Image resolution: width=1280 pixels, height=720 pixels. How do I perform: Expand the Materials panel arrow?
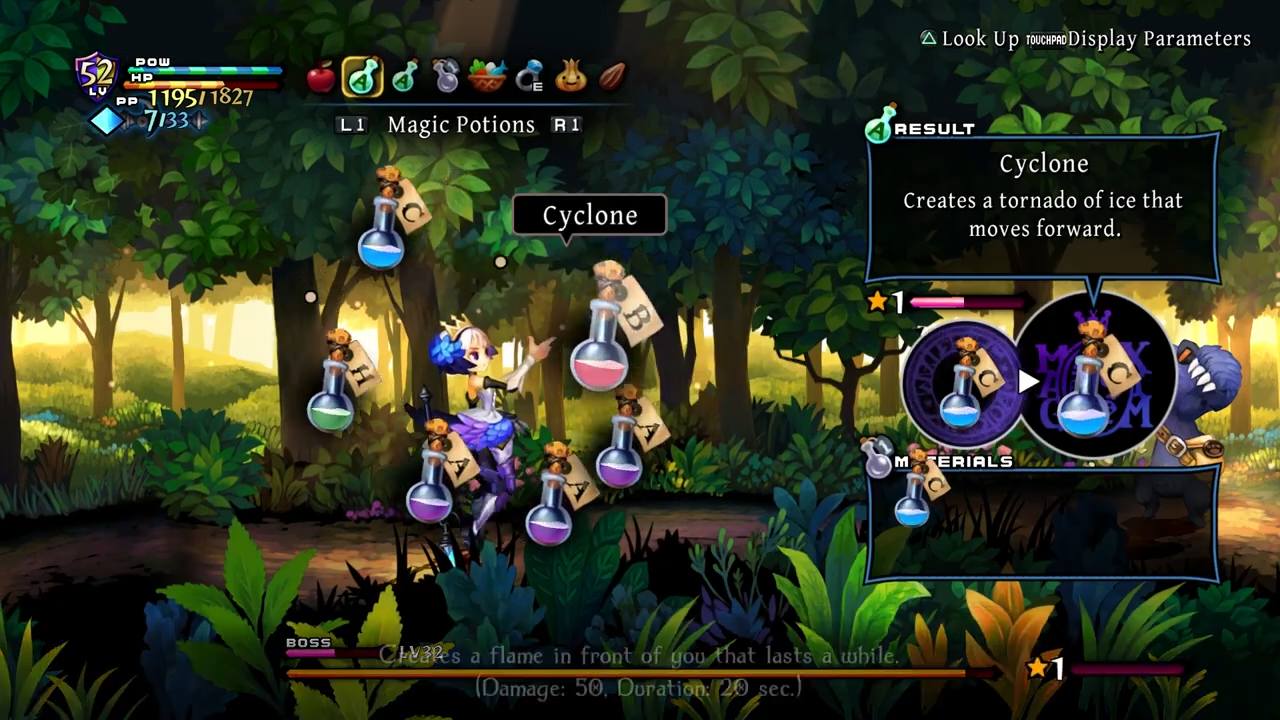click(1030, 382)
